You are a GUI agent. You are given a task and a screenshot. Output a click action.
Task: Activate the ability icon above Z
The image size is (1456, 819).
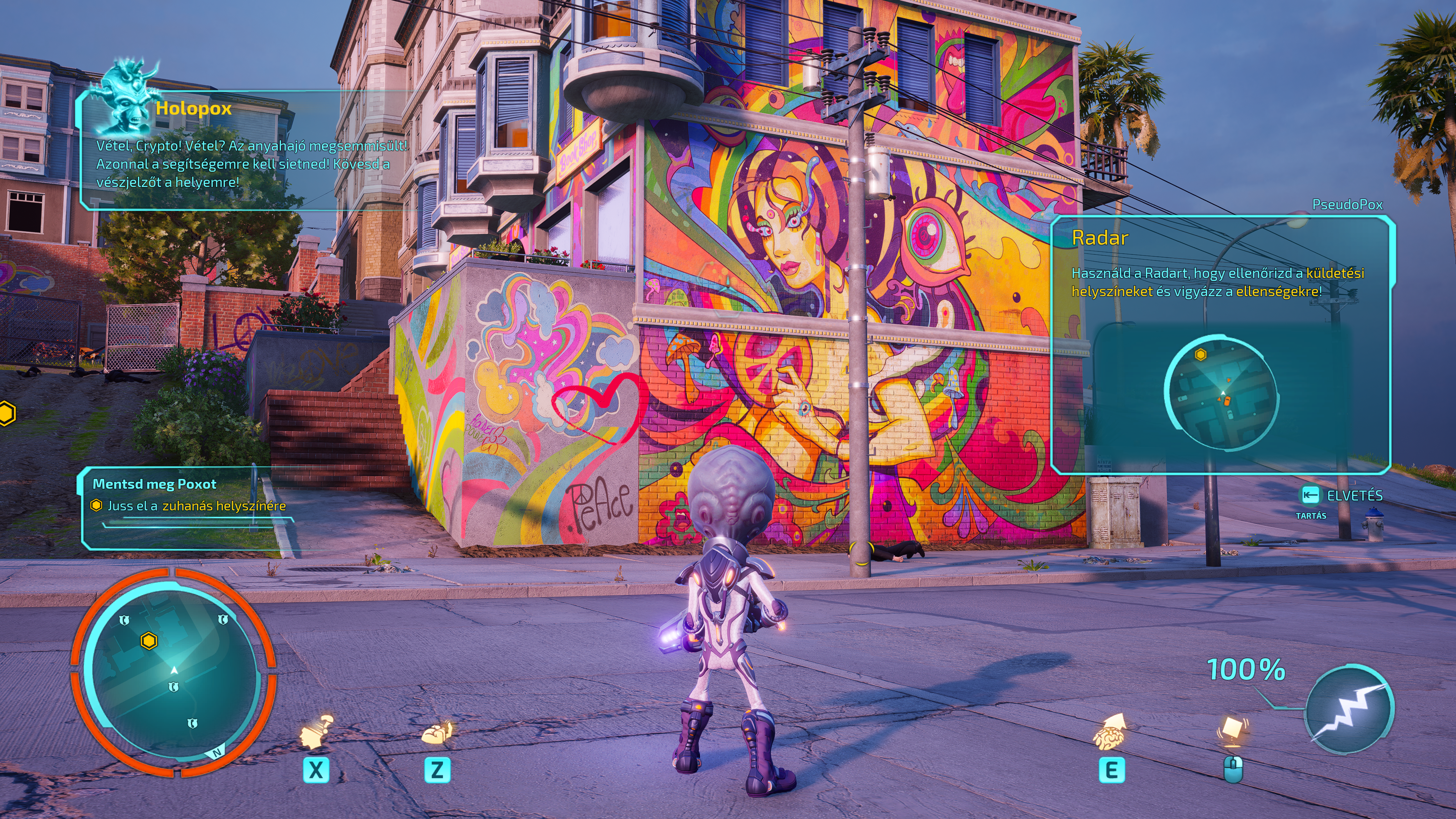[x=438, y=733]
